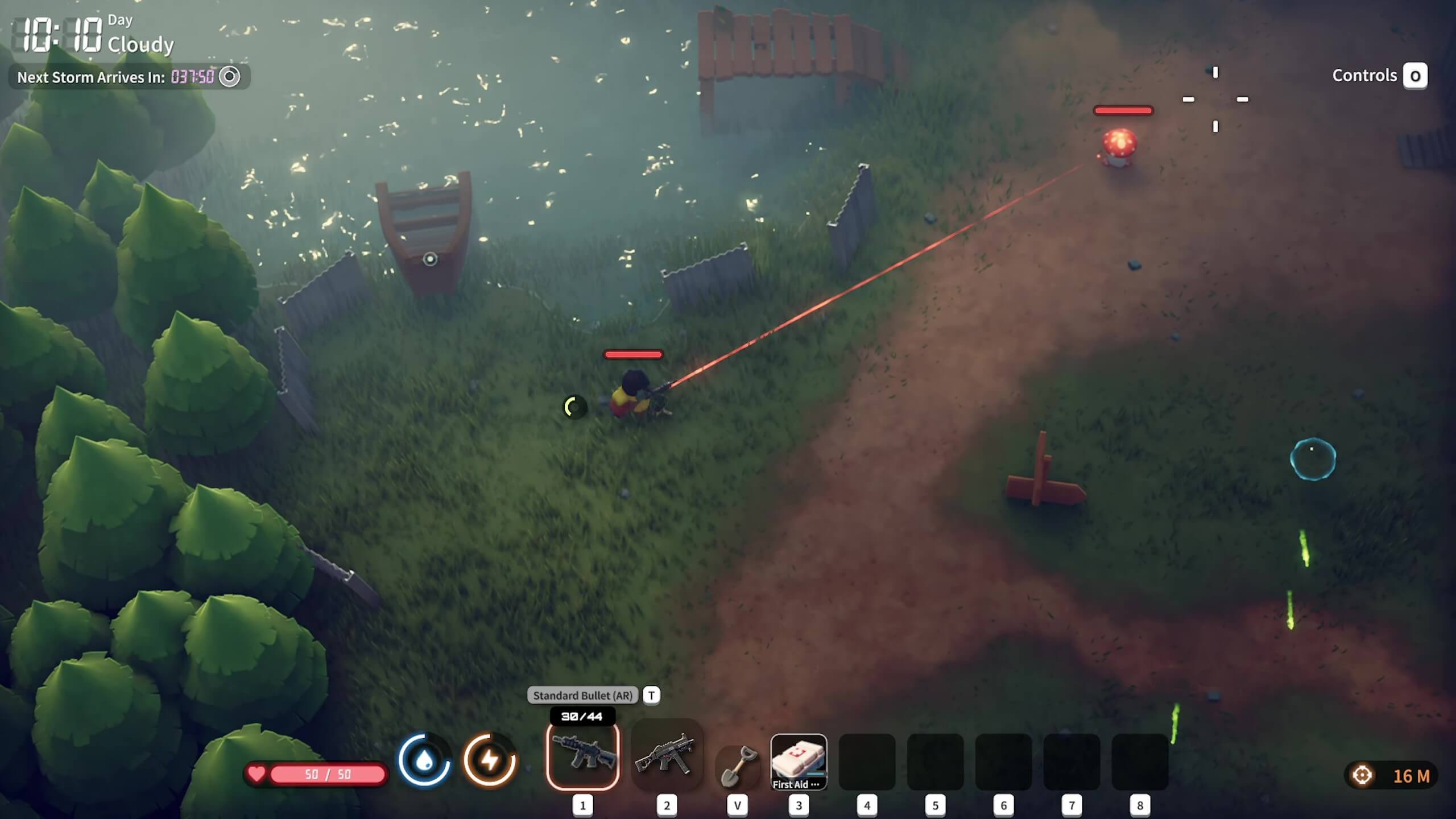
Task: Use the First Aid kit slot
Action: 799,761
